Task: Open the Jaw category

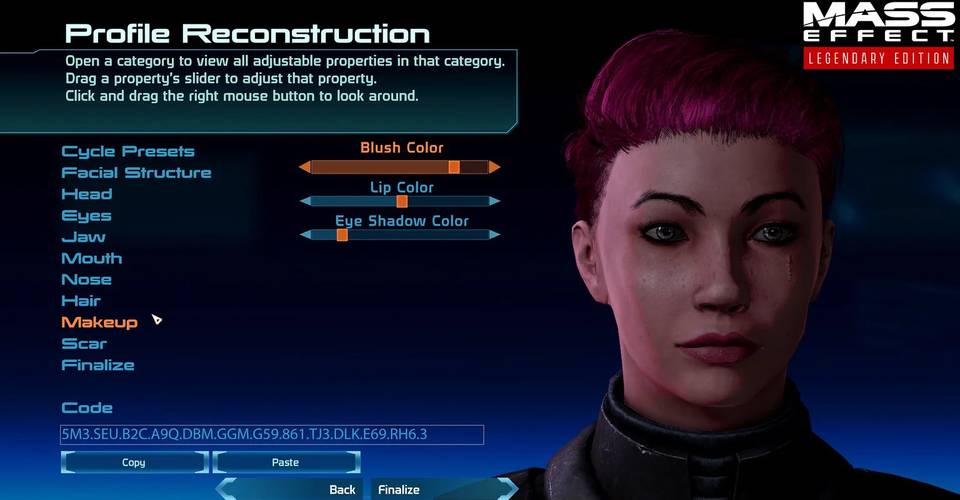Action: pyautogui.click(x=83, y=237)
